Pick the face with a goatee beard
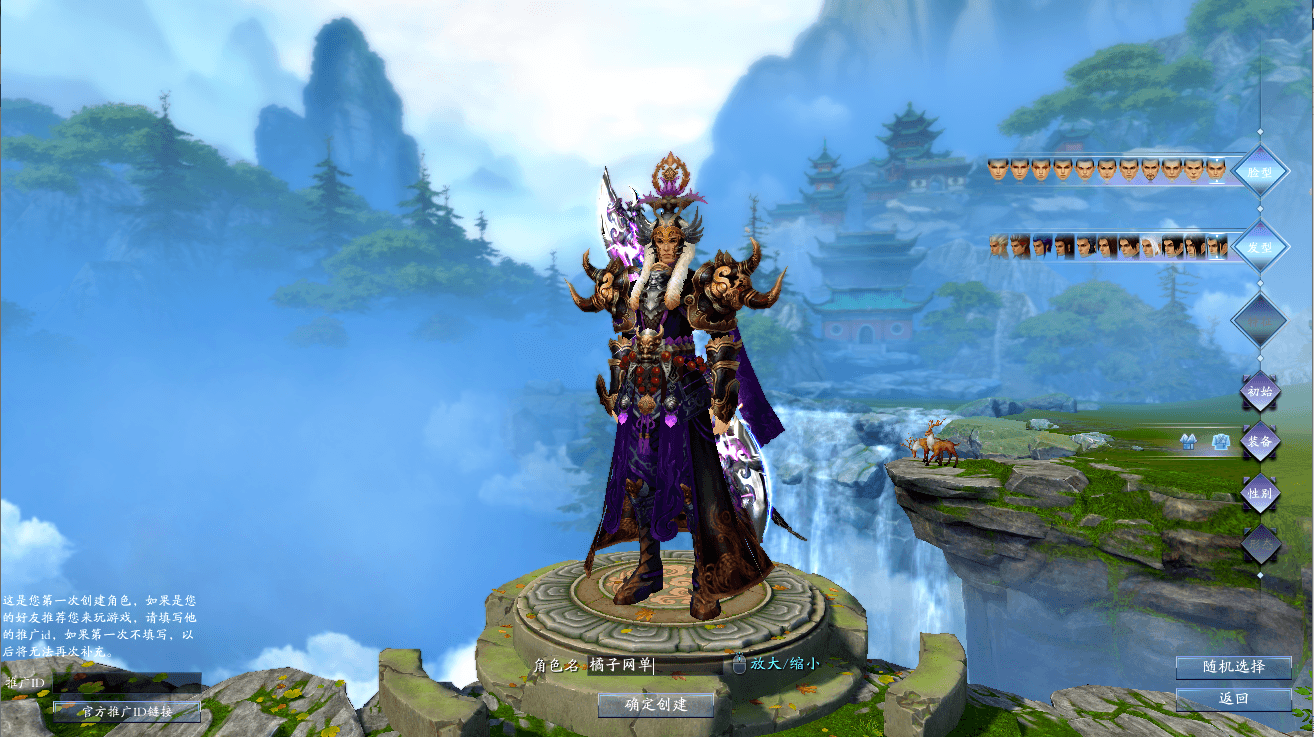 click(1151, 170)
